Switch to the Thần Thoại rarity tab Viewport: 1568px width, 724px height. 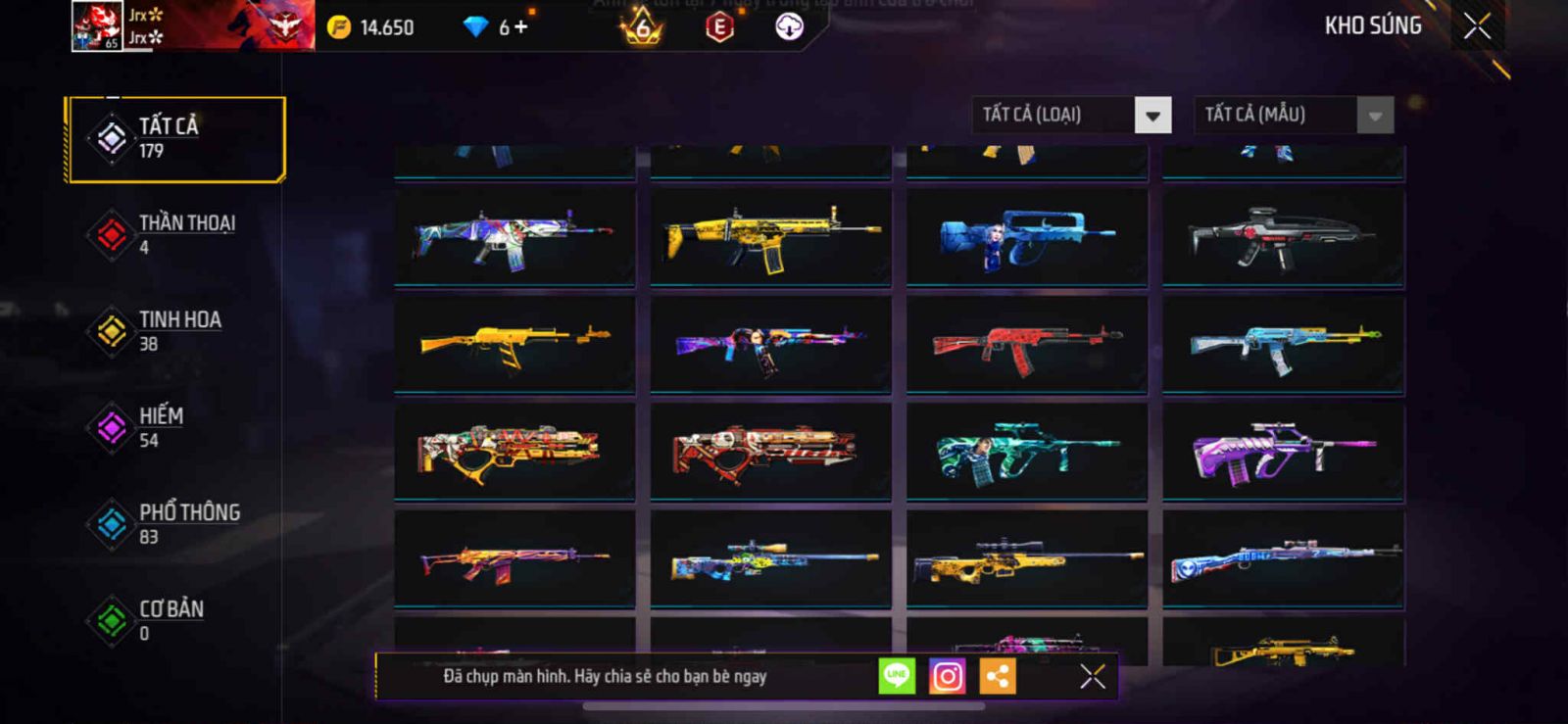pyautogui.click(x=175, y=234)
